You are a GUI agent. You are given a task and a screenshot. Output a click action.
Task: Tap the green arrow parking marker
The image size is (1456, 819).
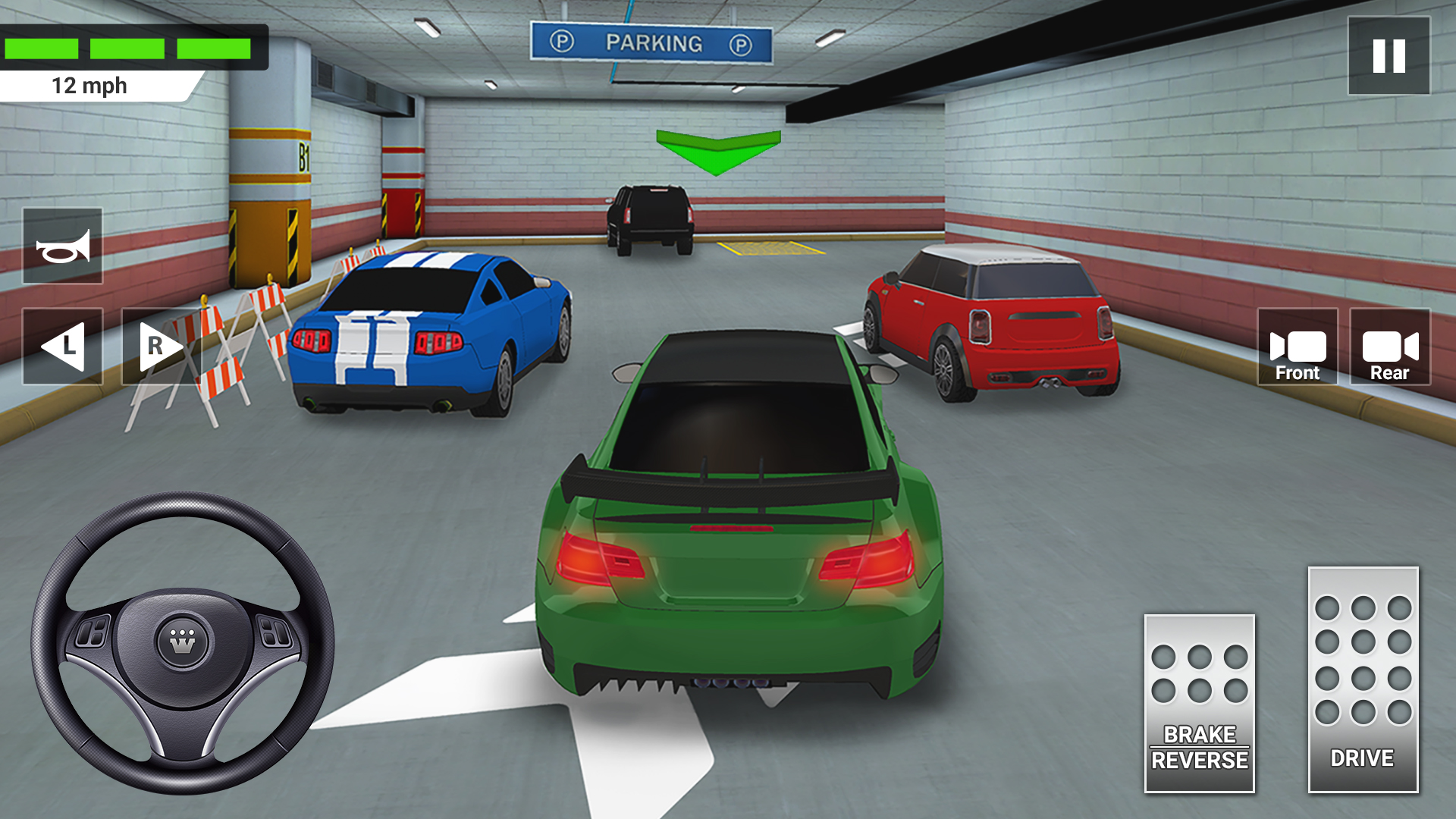[717, 149]
